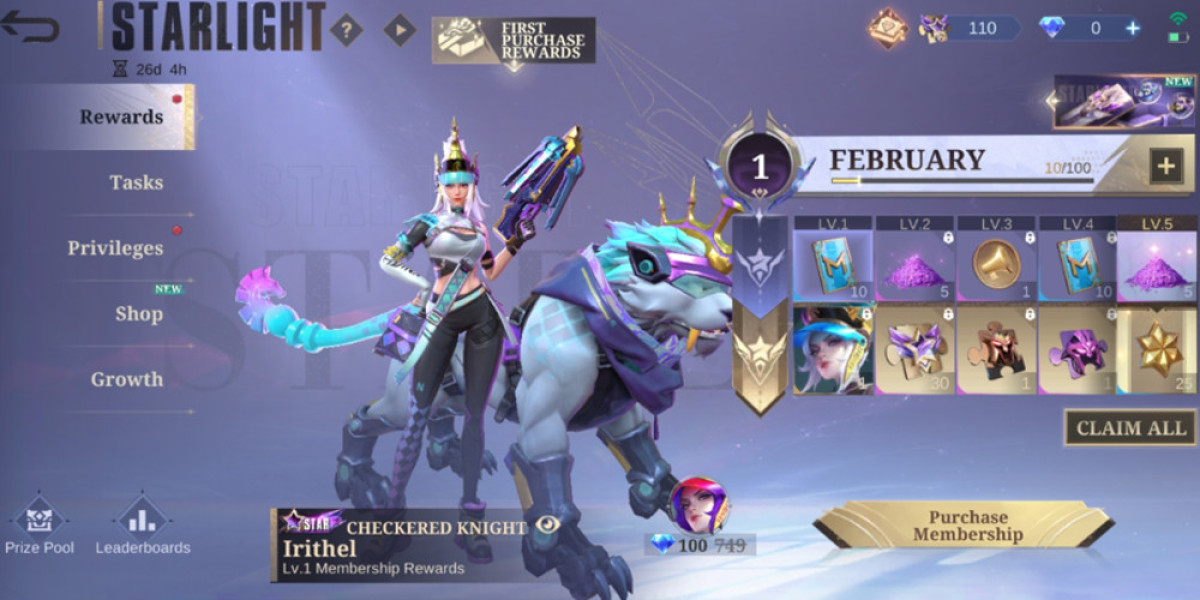Toggle the skin preview eye icon
The width and height of the screenshot is (1200, 600).
coord(548,524)
